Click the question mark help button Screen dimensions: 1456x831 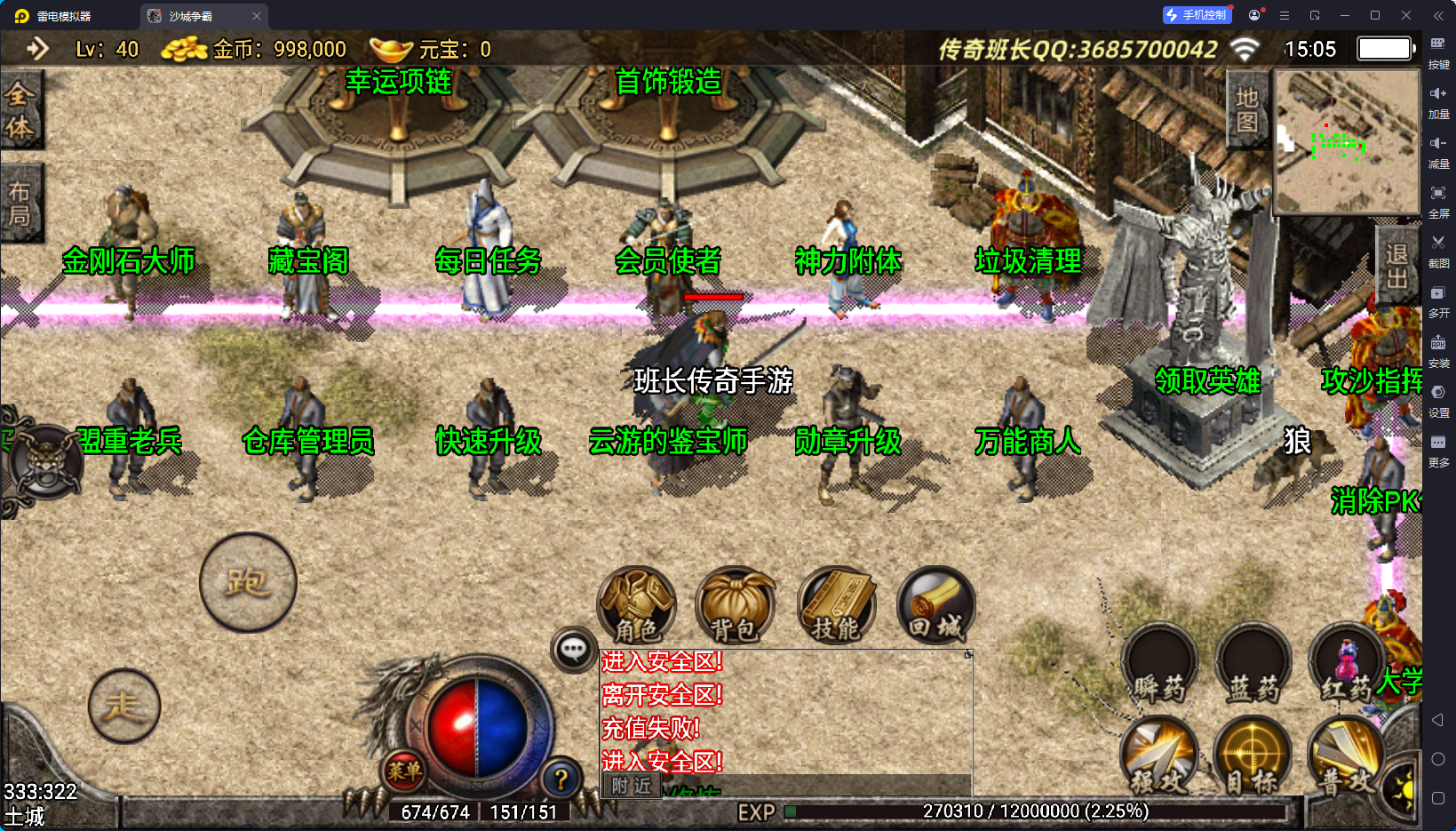click(561, 779)
